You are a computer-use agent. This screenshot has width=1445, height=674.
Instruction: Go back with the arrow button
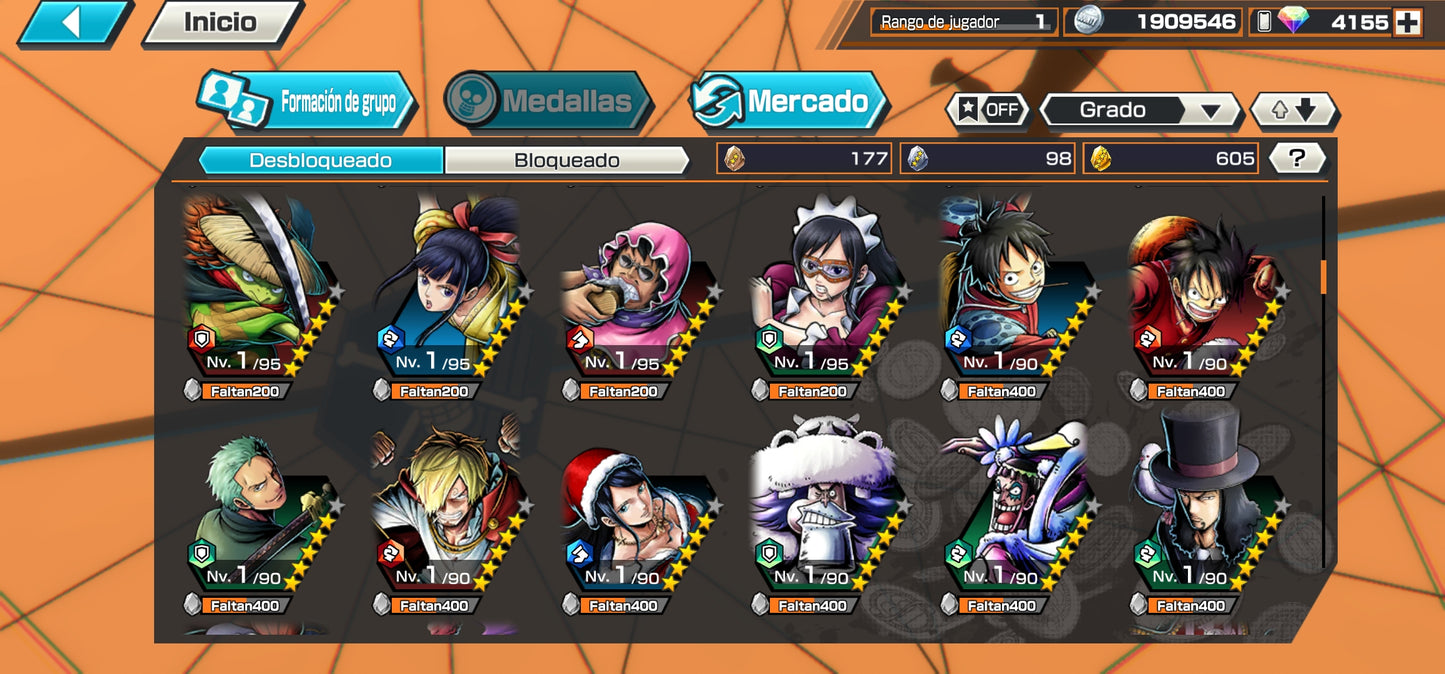point(72,22)
